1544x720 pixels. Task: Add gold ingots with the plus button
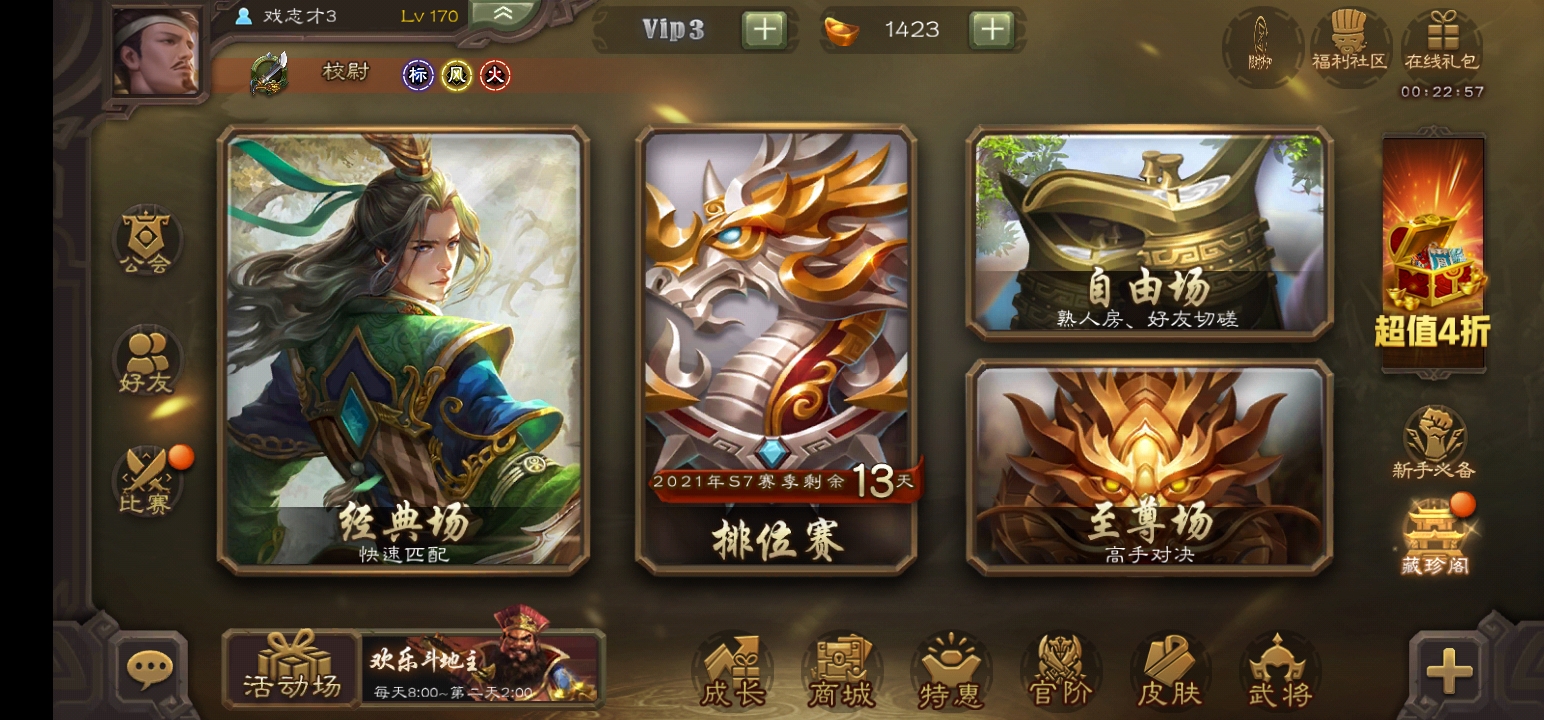[x=991, y=30]
